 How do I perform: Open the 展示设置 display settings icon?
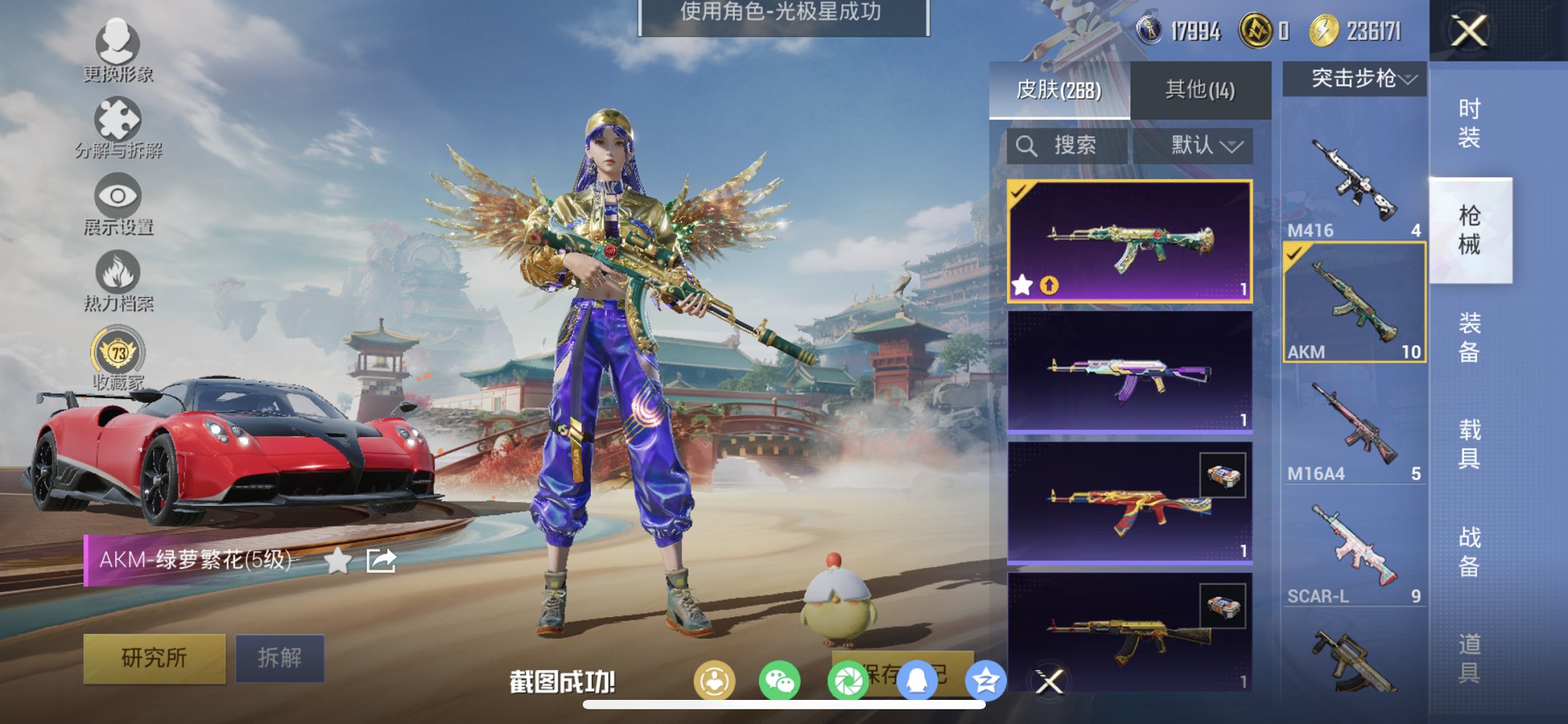(117, 197)
